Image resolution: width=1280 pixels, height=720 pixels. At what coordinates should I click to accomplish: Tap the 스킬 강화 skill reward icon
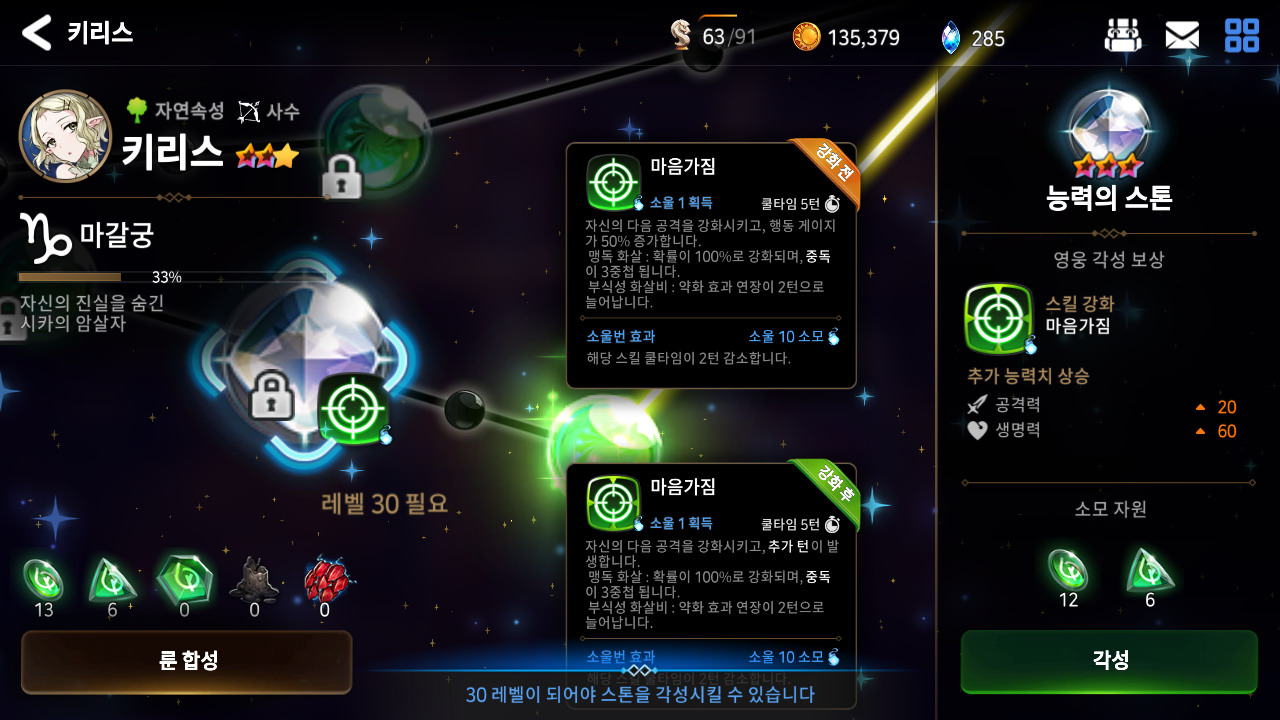pyautogui.click(x=997, y=318)
